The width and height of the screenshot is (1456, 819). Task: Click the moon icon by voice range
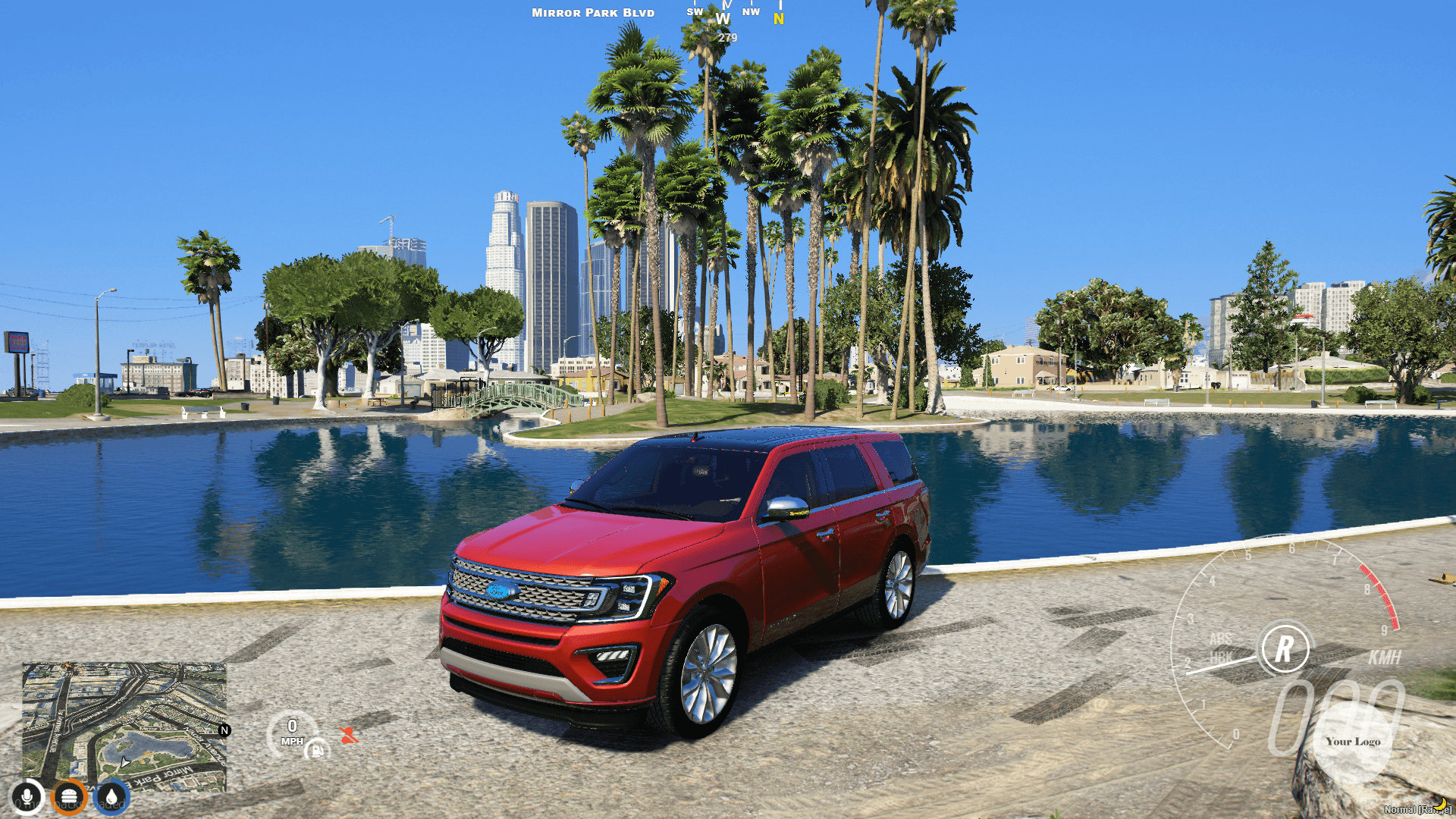point(1439,804)
